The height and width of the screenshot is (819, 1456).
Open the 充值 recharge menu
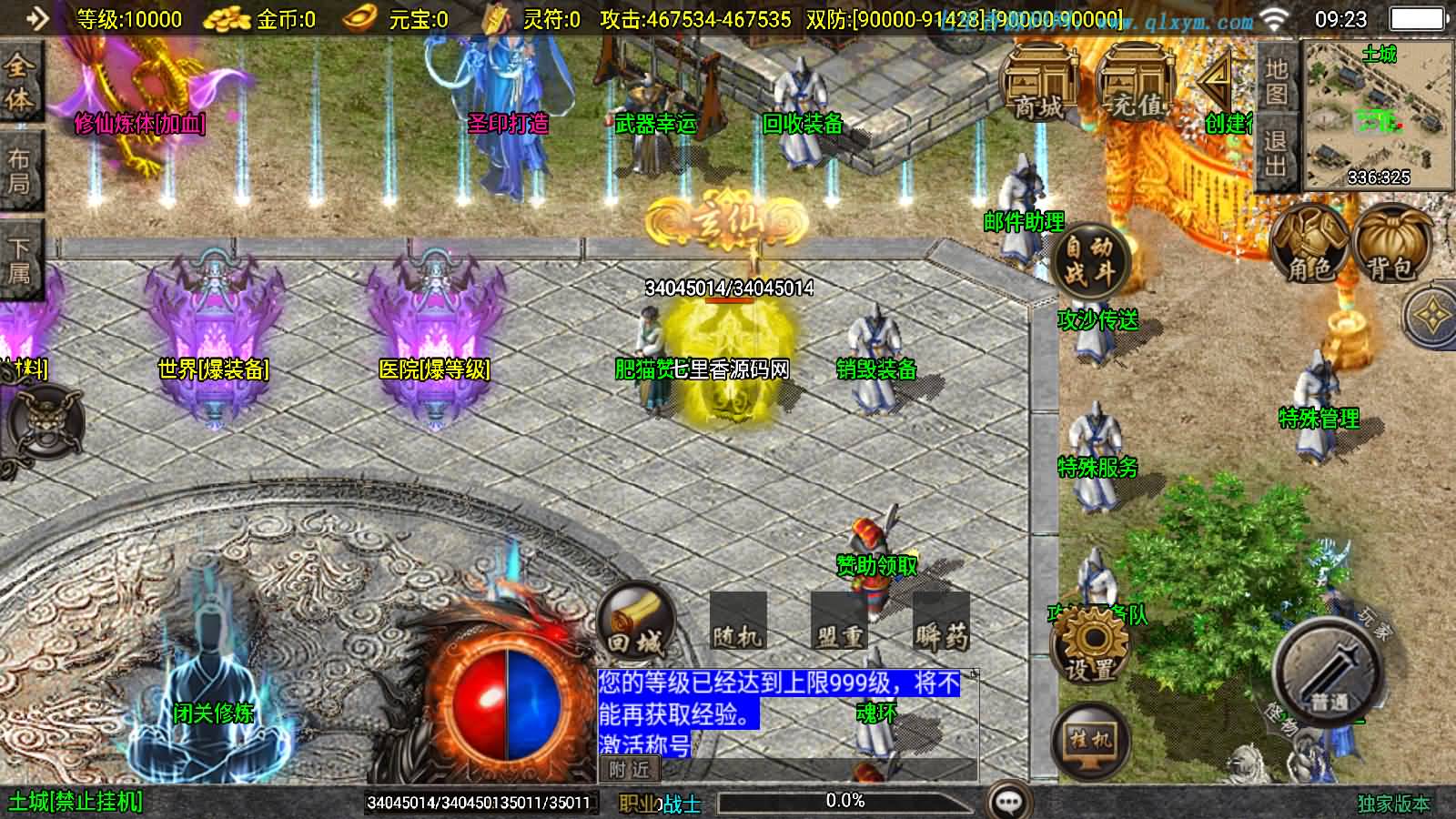coord(1135,82)
